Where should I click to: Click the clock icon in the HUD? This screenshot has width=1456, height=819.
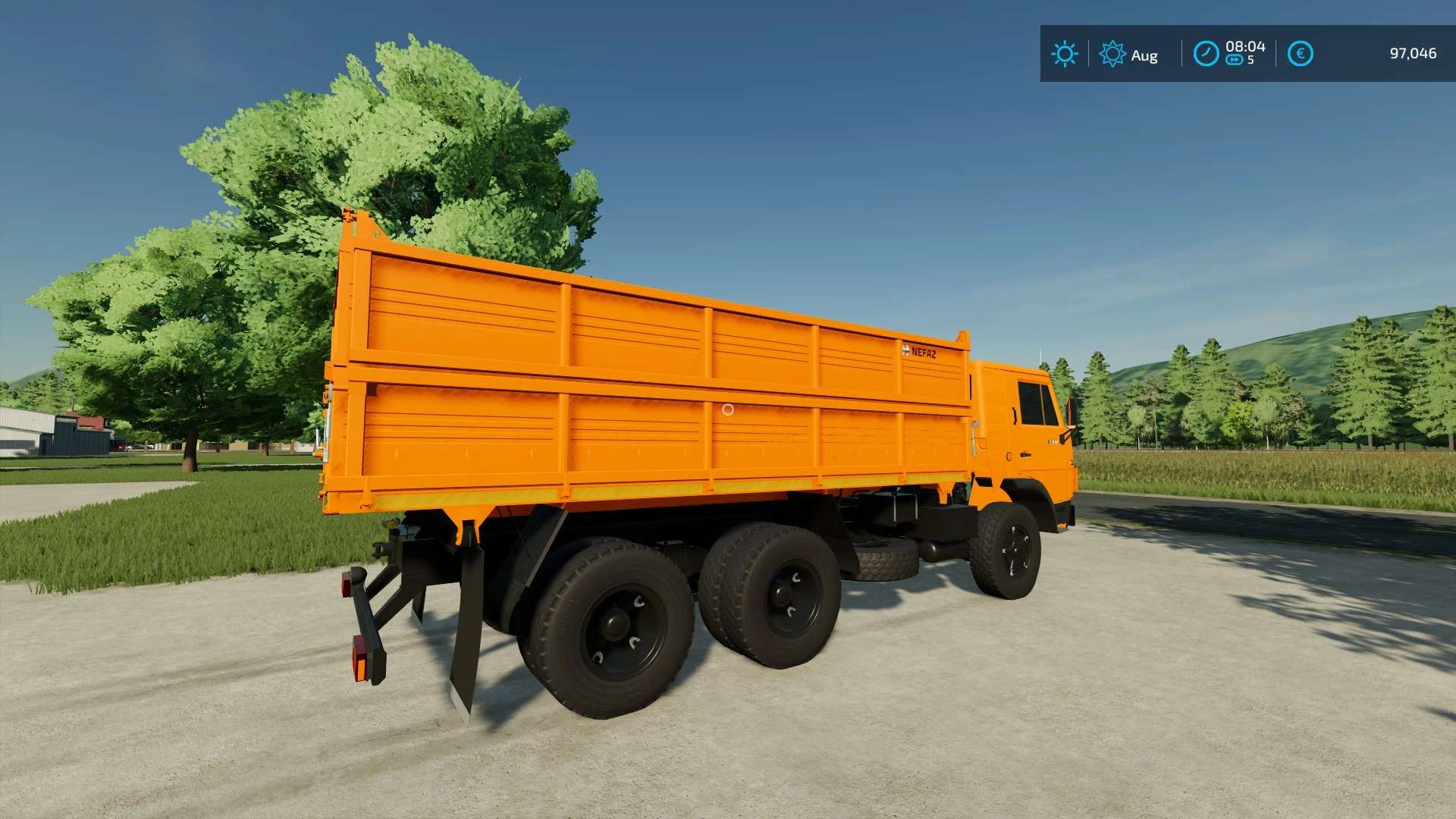pos(1206,54)
